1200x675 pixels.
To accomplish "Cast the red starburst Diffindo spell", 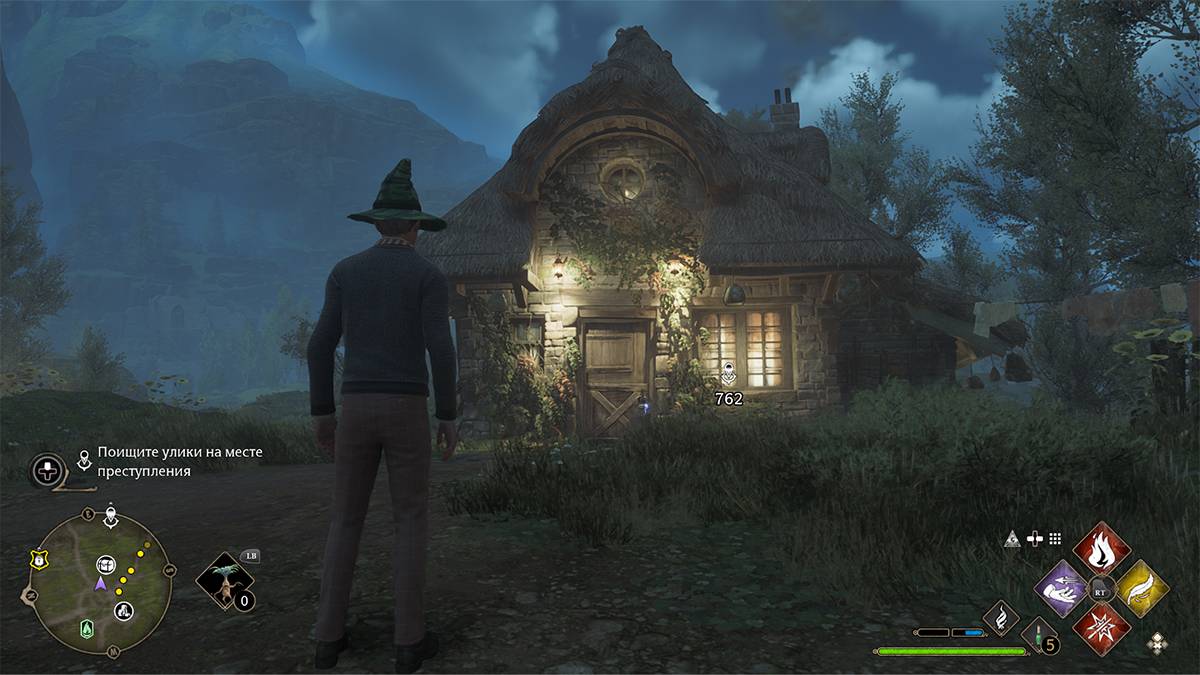I will [1101, 630].
